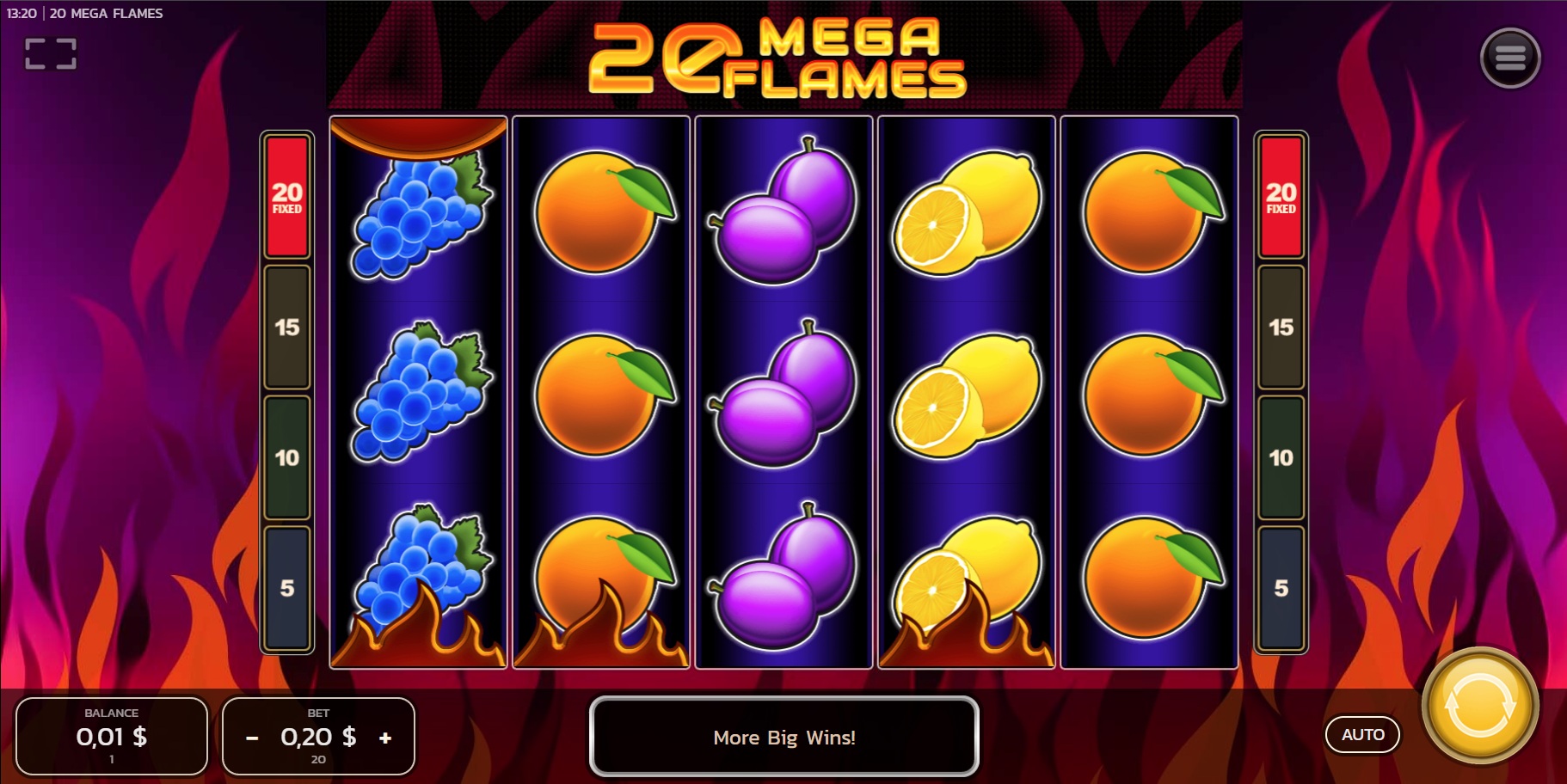Decrease the bet with the minus control
Image resolution: width=1567 pixels, height=784 pixels.
[252, 737]
